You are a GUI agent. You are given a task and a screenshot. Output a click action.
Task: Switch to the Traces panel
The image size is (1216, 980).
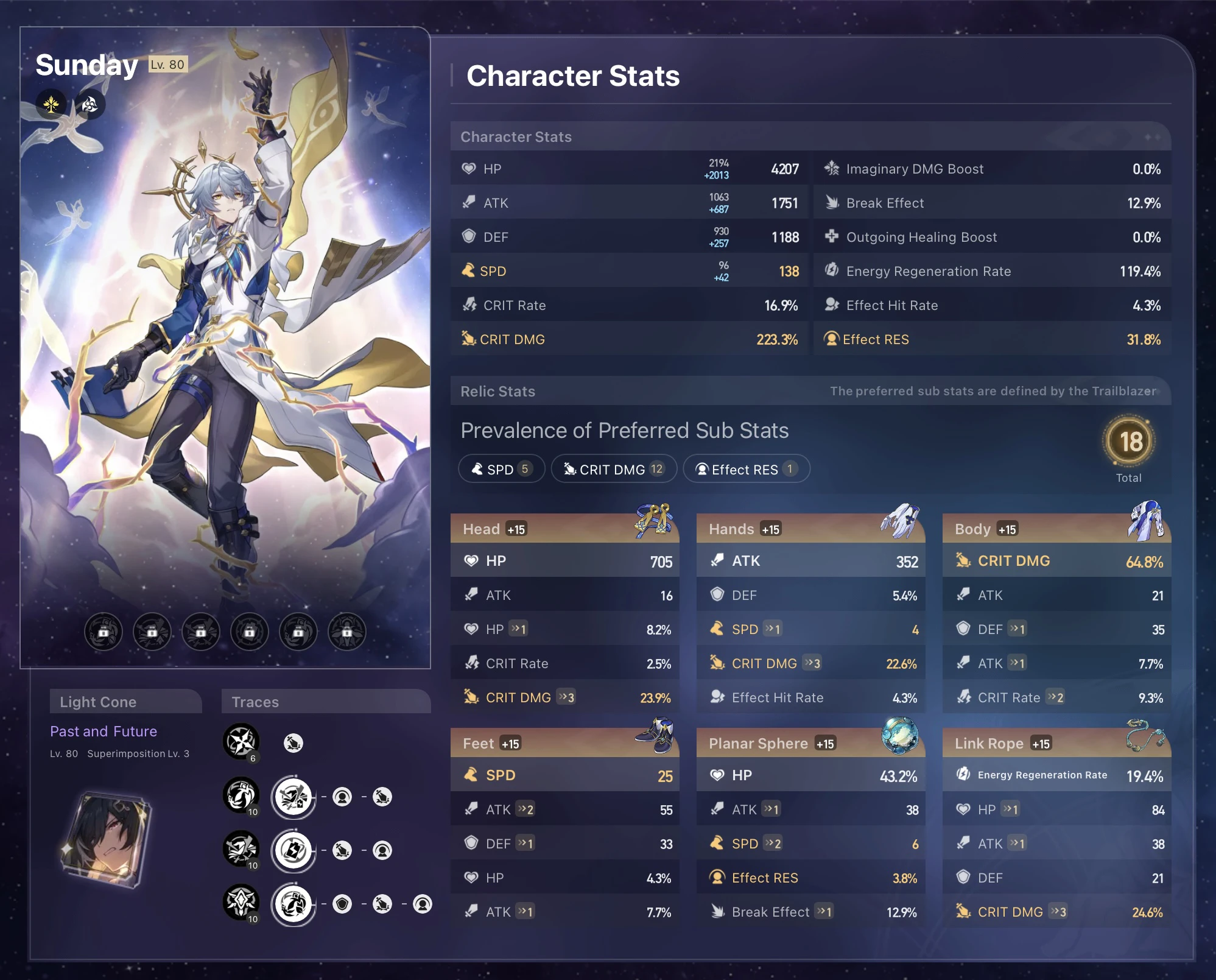[255, 702]
